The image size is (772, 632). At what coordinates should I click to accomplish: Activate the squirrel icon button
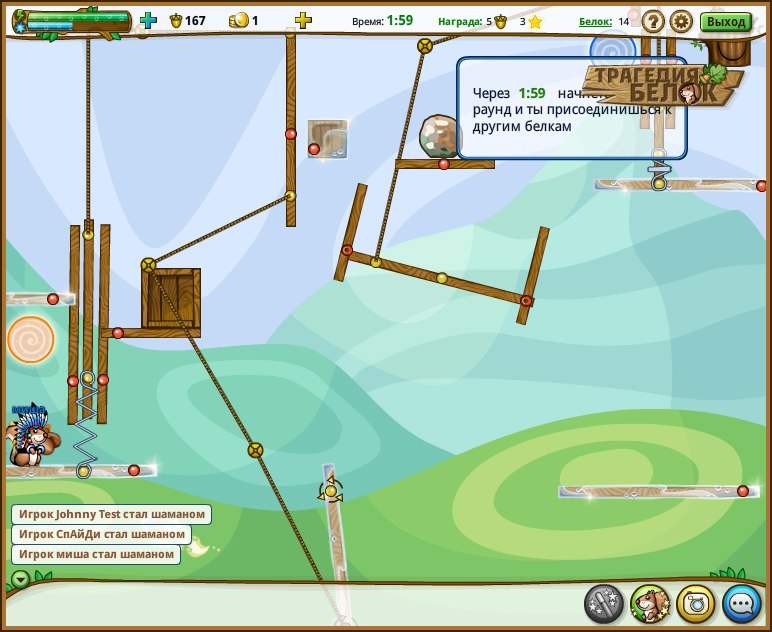650,604
